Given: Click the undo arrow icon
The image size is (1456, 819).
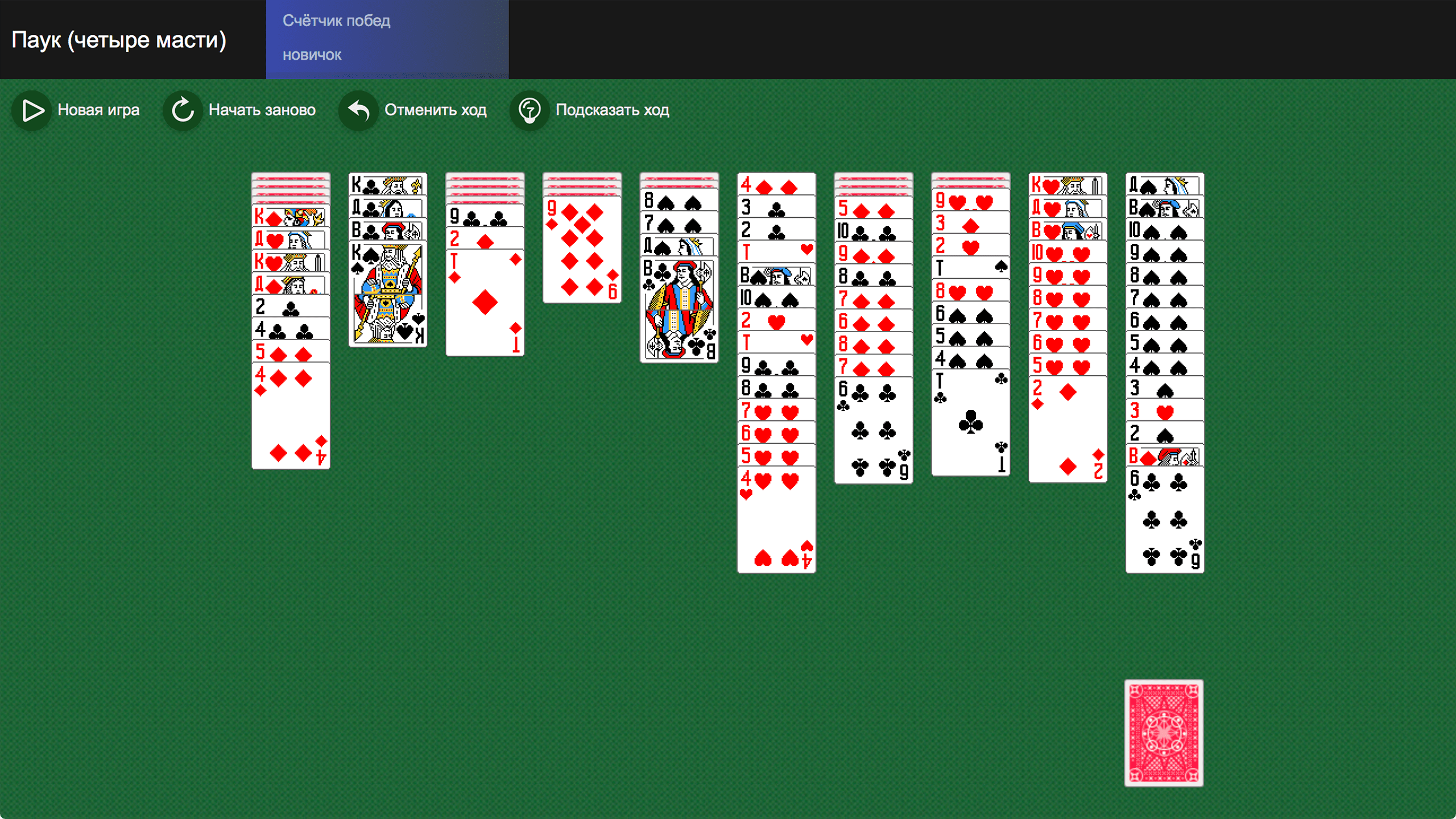Looking at the screenshot, I should (358, 110).
